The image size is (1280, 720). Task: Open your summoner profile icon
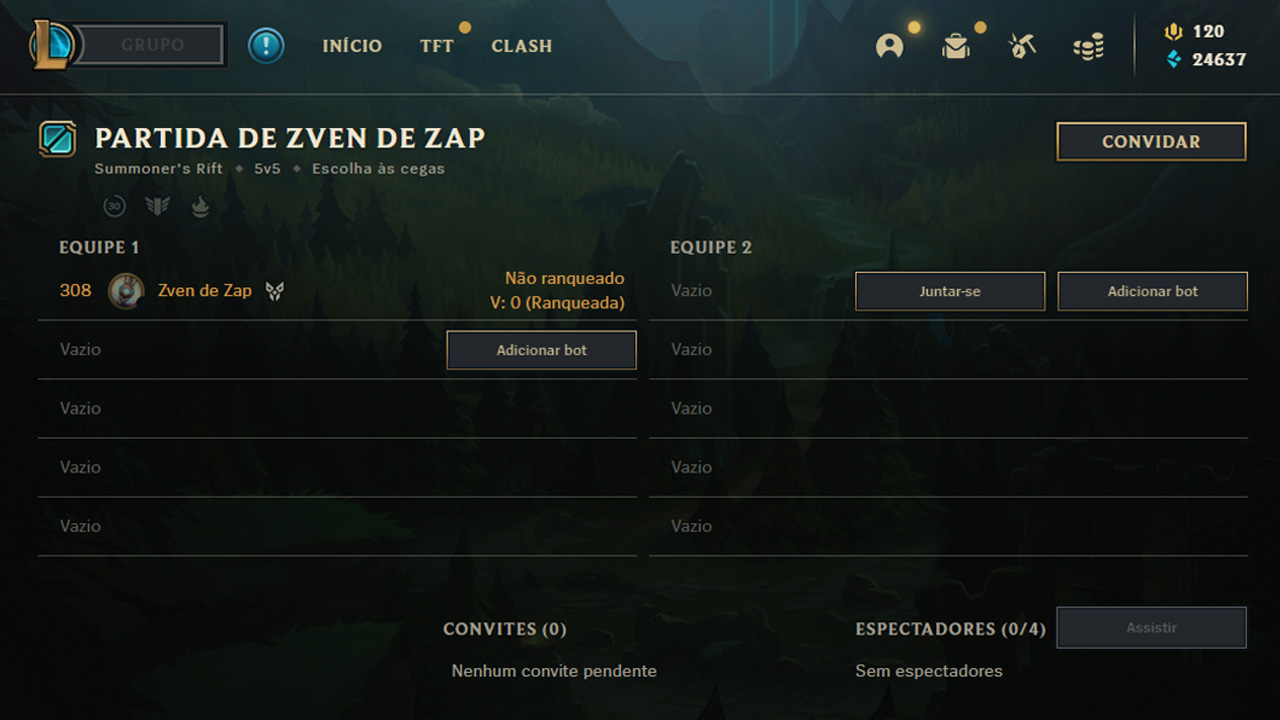(x=888, y=45)
